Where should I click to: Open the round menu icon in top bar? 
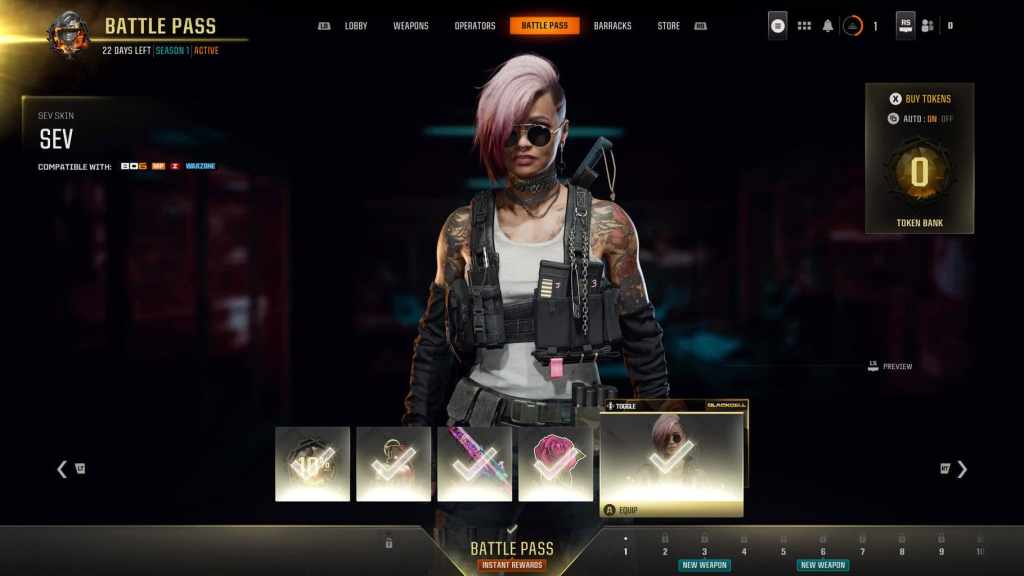pos(777,26)
